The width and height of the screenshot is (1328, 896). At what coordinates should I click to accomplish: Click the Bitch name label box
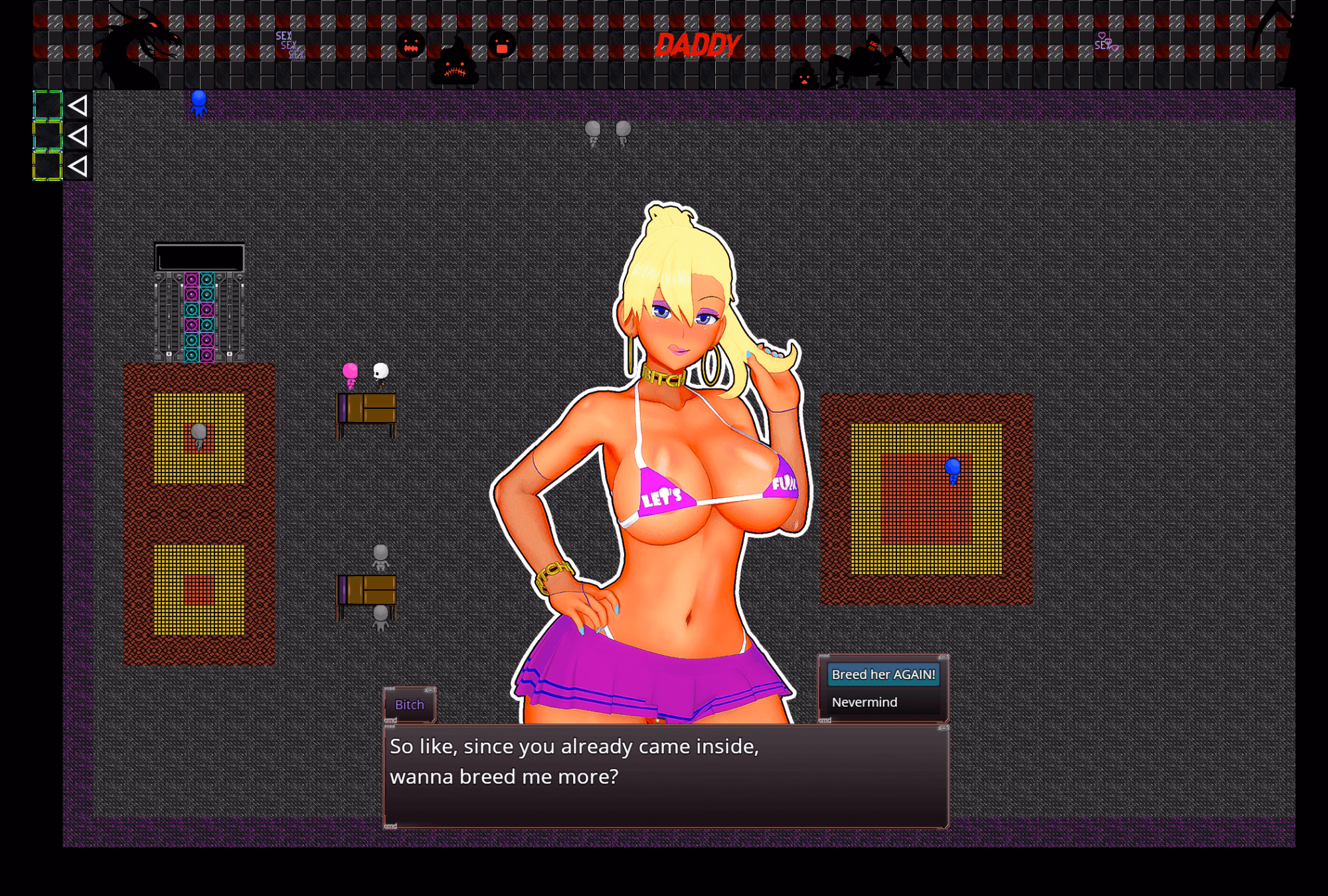409,705
